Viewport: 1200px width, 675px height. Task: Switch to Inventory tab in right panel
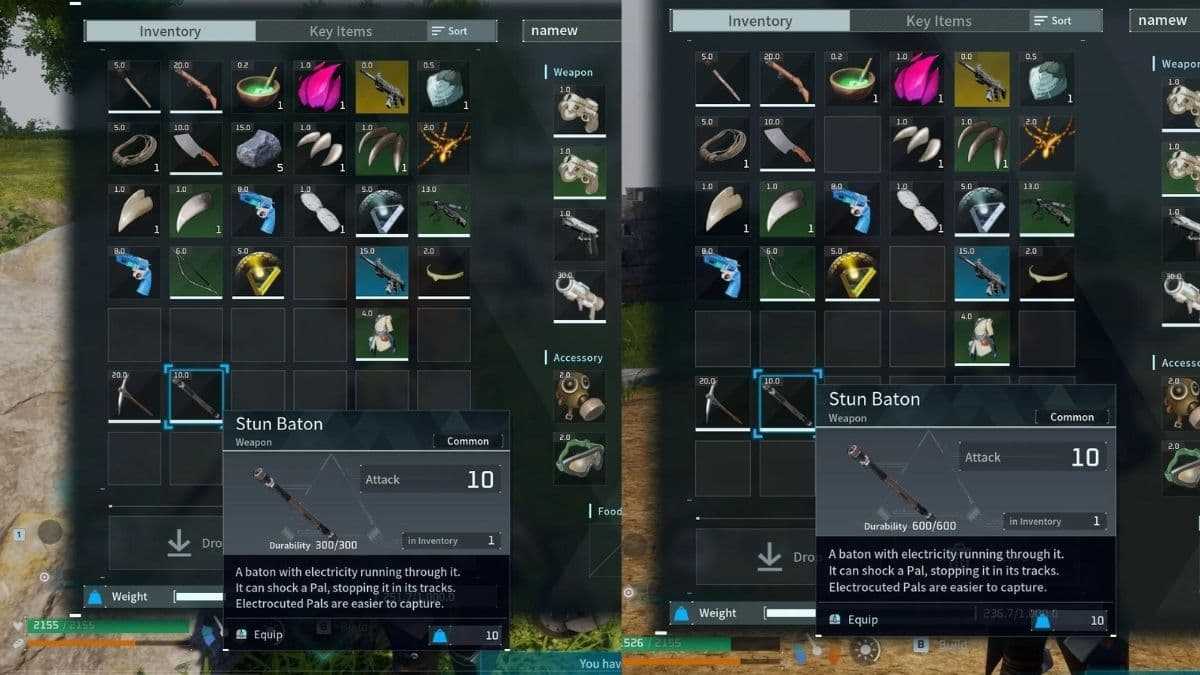(760, 21)
